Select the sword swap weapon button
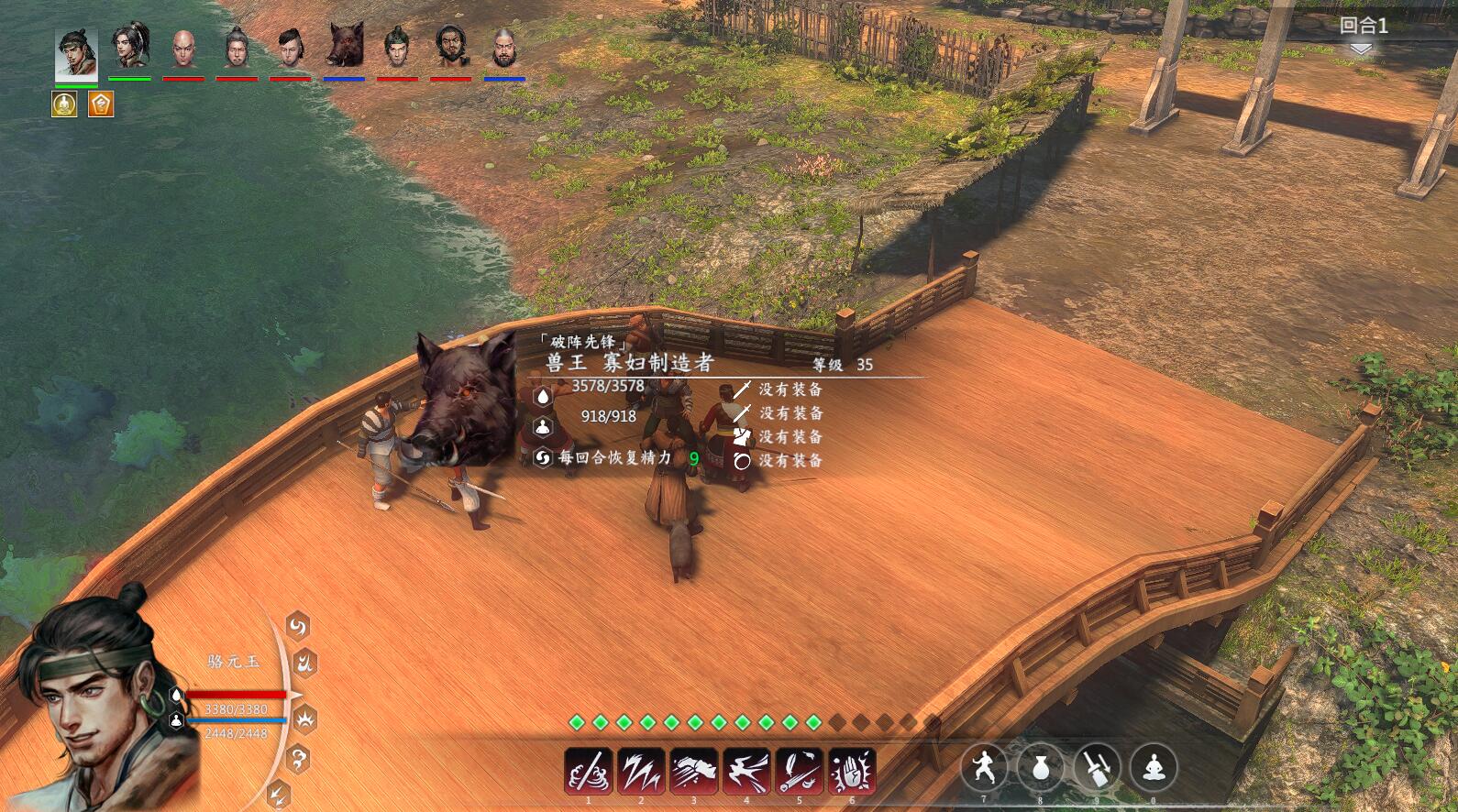Viewport: 1458px width, 812px height. click(1097, 767)
